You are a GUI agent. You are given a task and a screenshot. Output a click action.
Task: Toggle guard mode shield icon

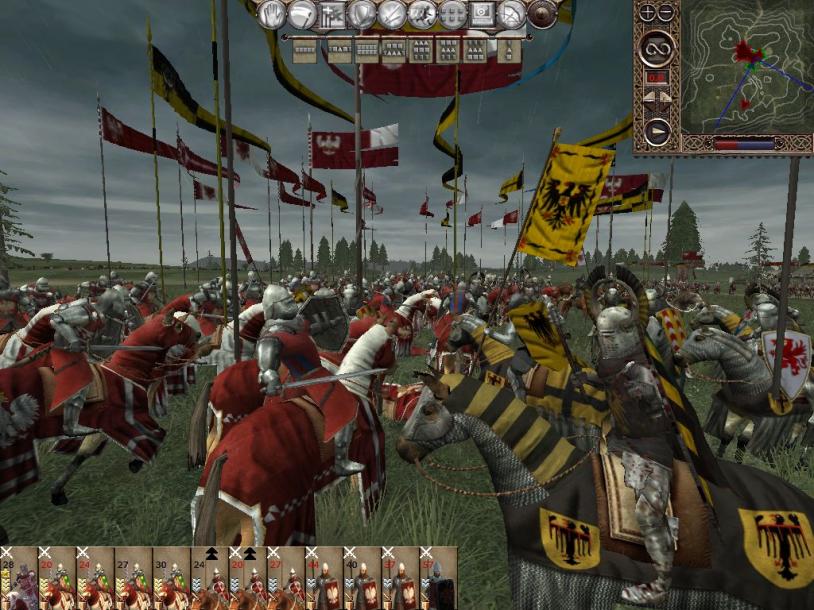[x=362, y=14]
